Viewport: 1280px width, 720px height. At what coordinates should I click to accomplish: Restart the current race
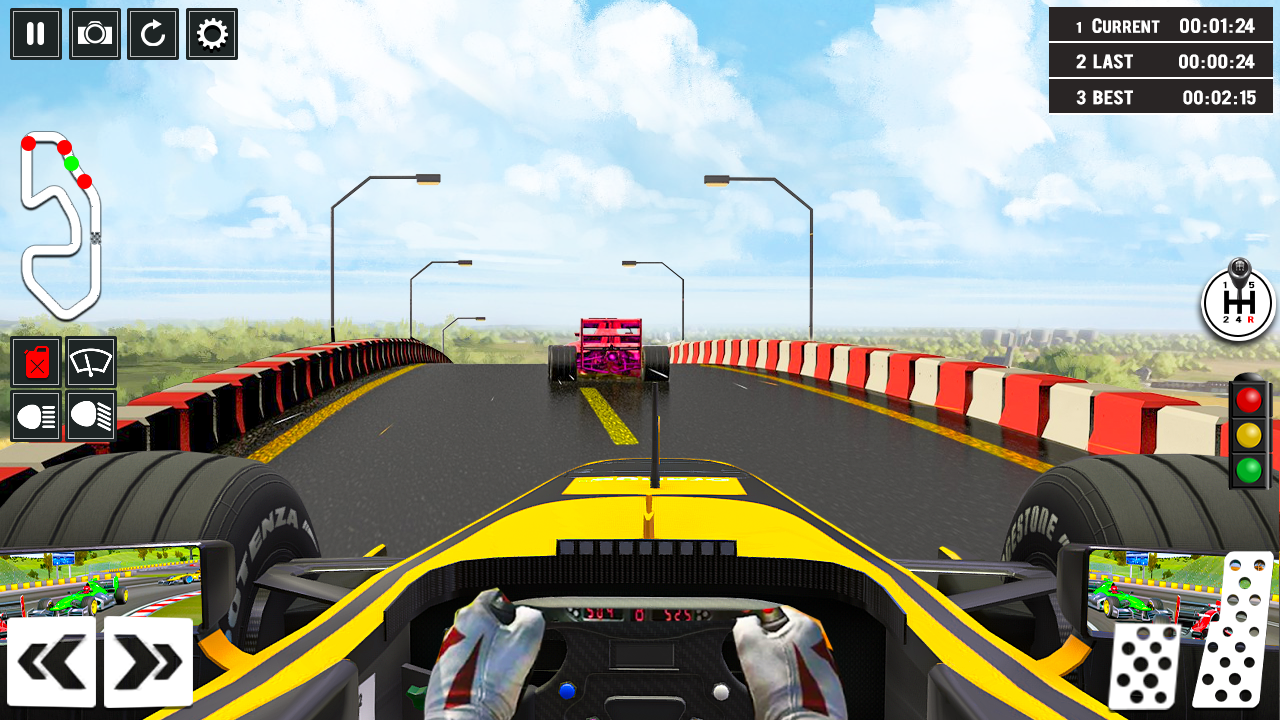point(152,34)
